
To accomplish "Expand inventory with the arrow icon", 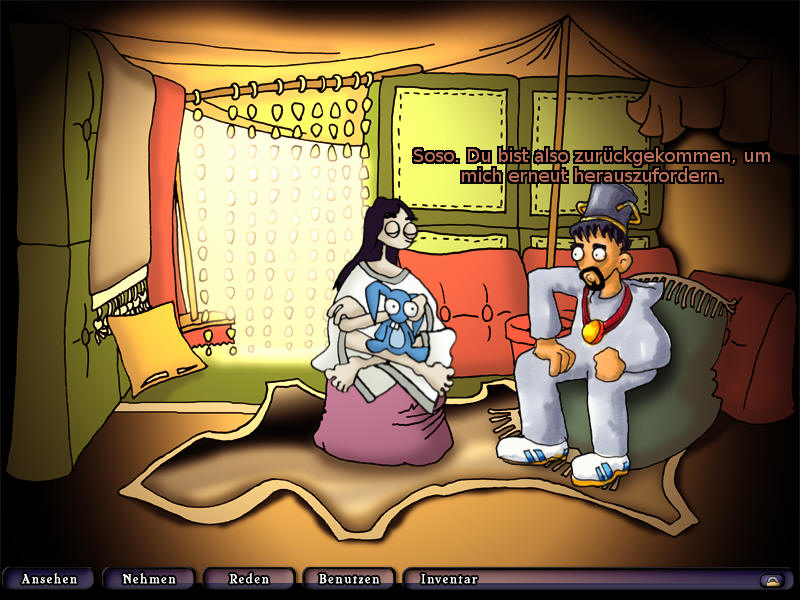I will (x=771, y=580).
